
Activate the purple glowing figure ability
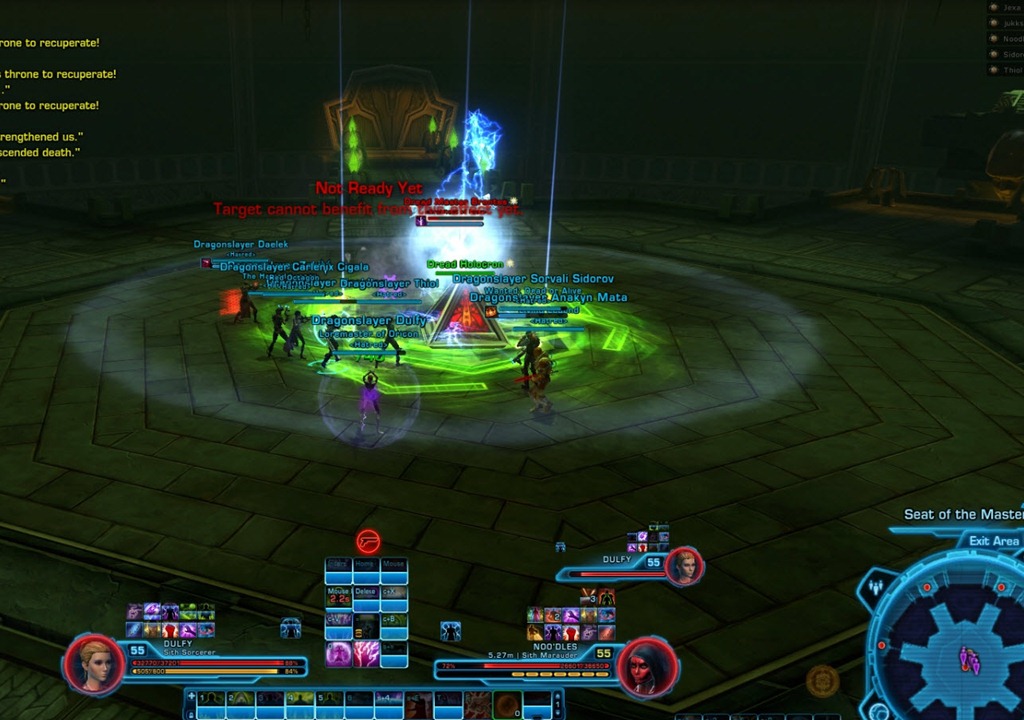click(x=339, y=654)
